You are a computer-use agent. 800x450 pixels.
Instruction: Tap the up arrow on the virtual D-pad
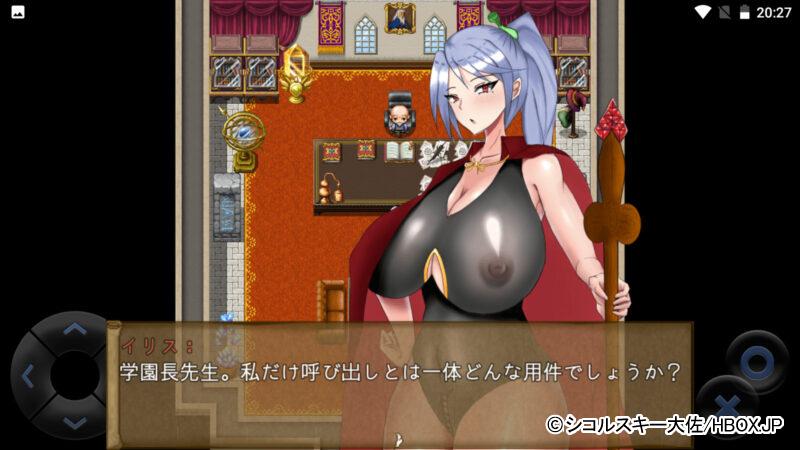(x=74, y=329)
